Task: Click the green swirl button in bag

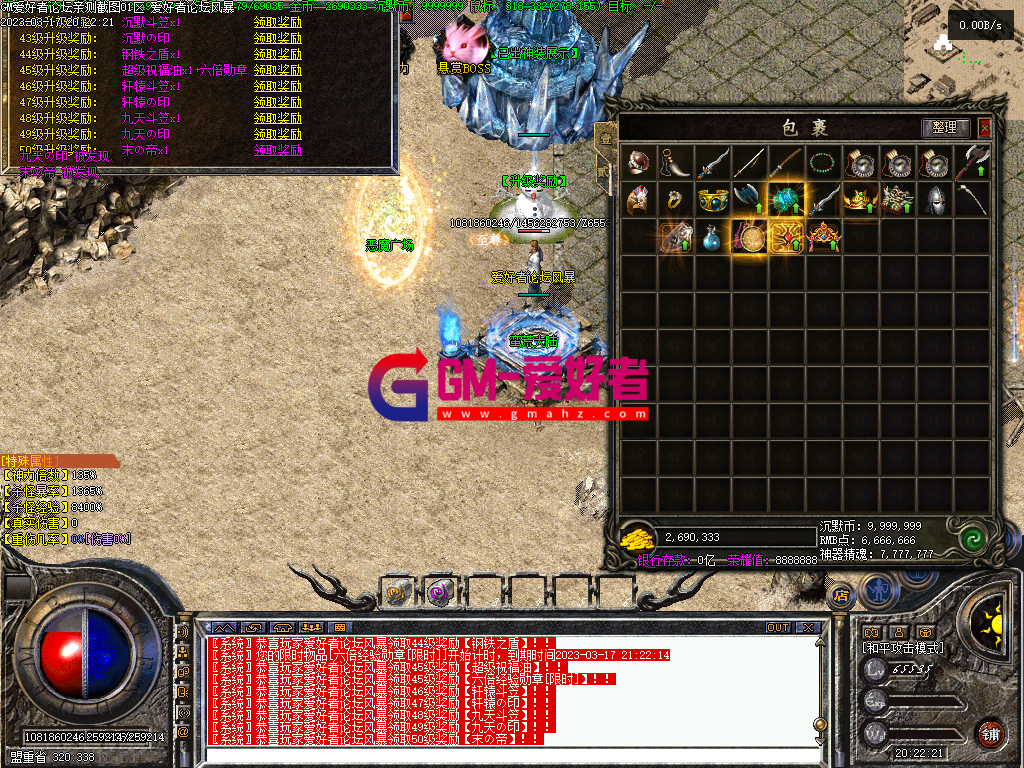Action: click(x=972, y=539)
